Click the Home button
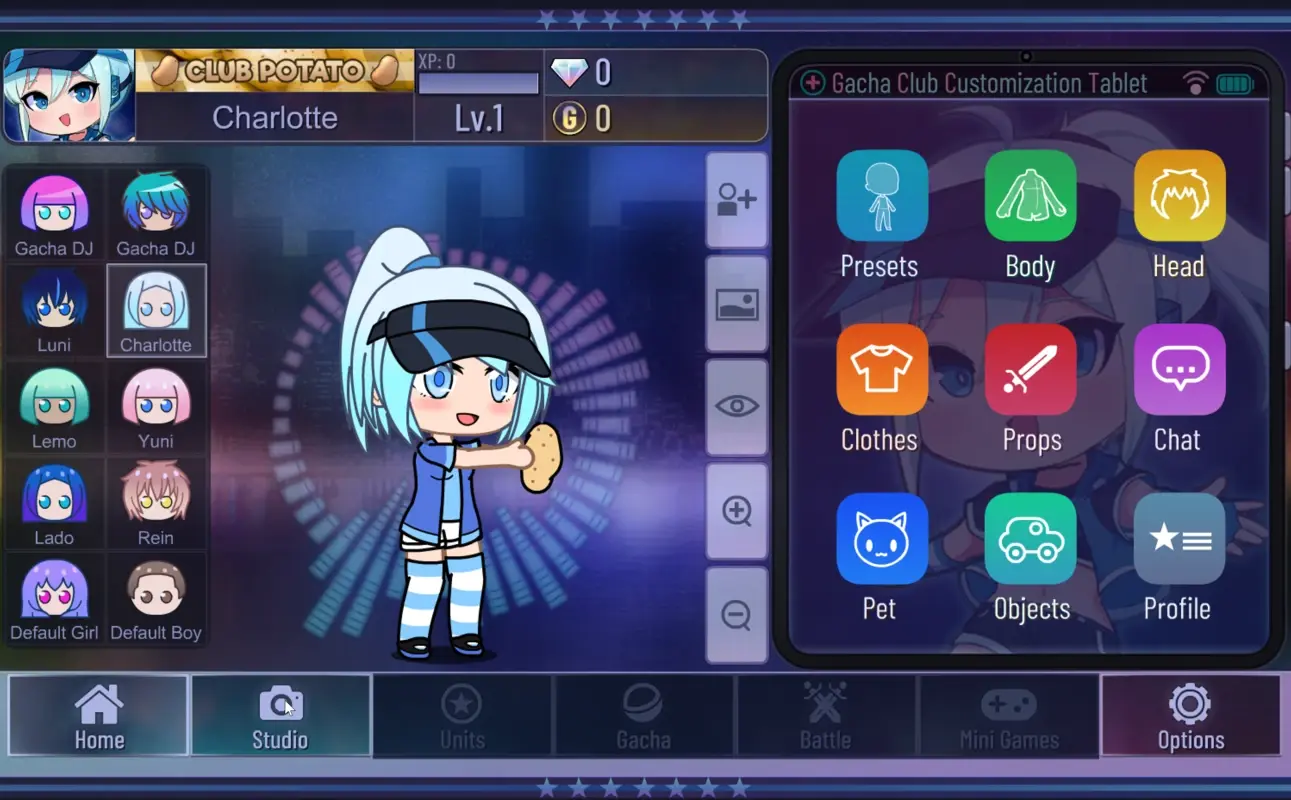Screen dimensions: 1291x800 [x=98, y=715]
